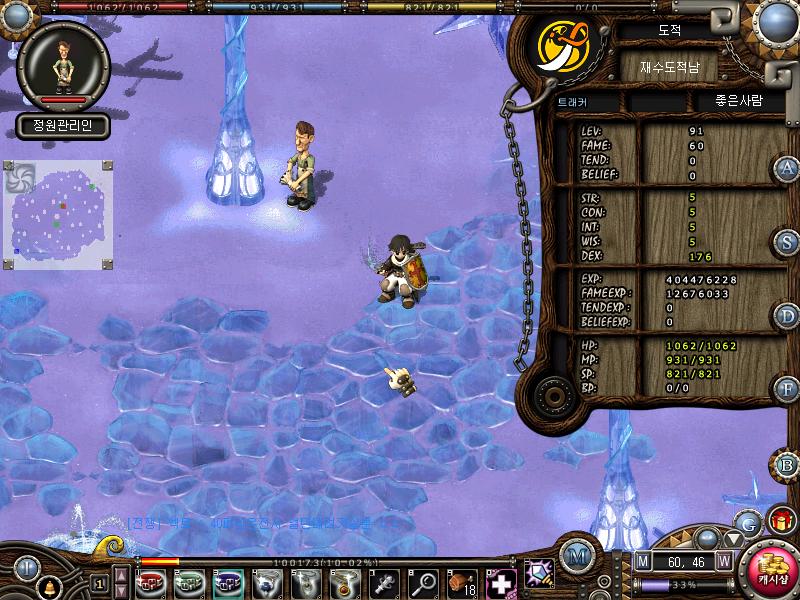Use the hotbar item with count 18
This screenshot has width=800, height=600.
click(461, 580)
